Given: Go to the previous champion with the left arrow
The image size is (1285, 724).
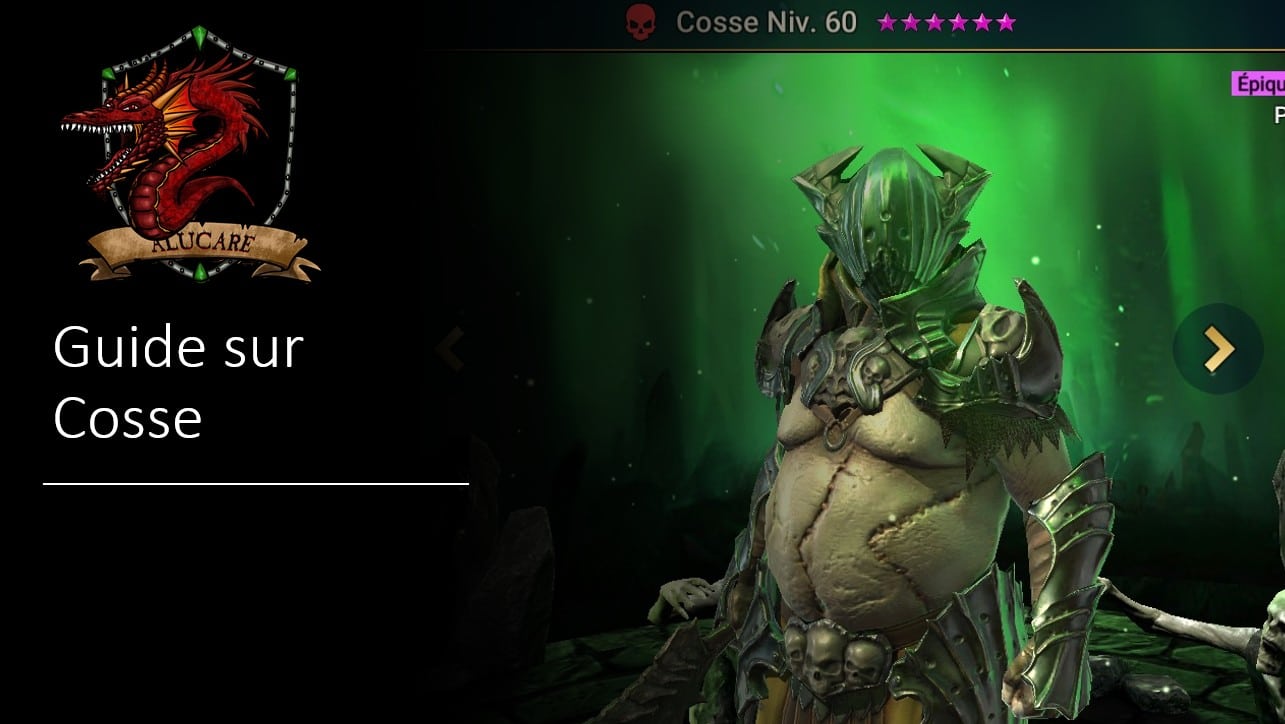Looking at the screenshot, I should [451, 350].
